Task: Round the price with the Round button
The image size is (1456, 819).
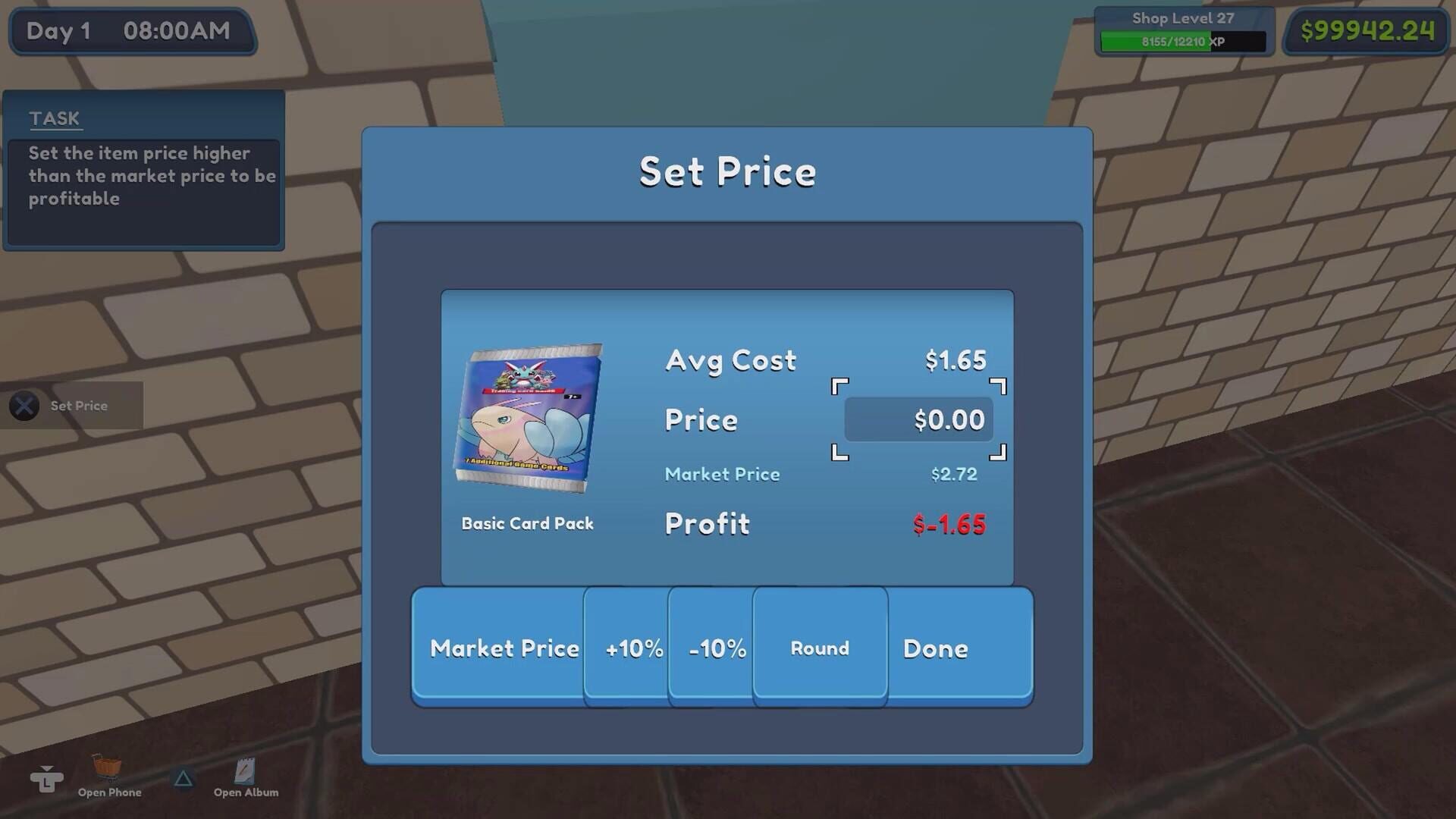Action: point(819,648)
